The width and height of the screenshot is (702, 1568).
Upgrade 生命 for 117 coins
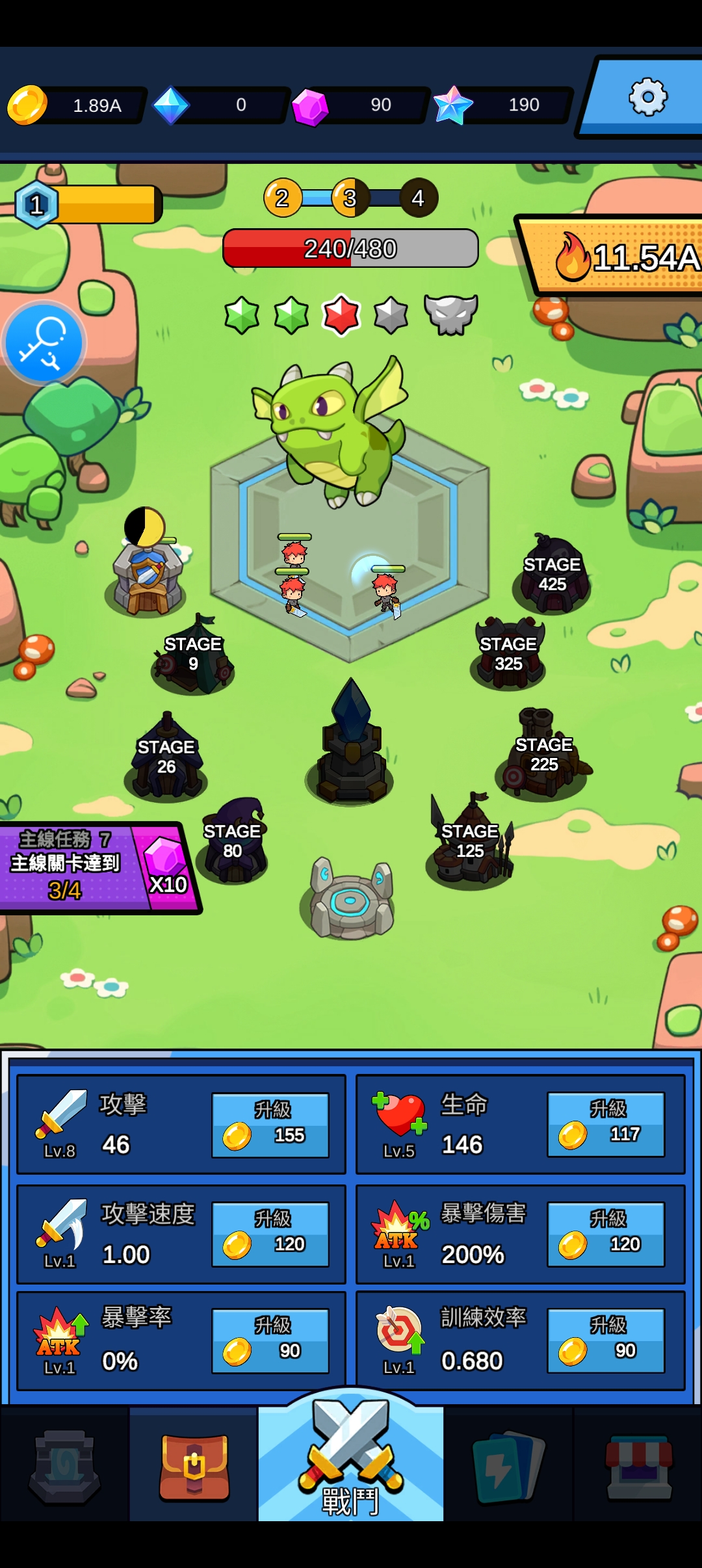tap(606, 1124)
